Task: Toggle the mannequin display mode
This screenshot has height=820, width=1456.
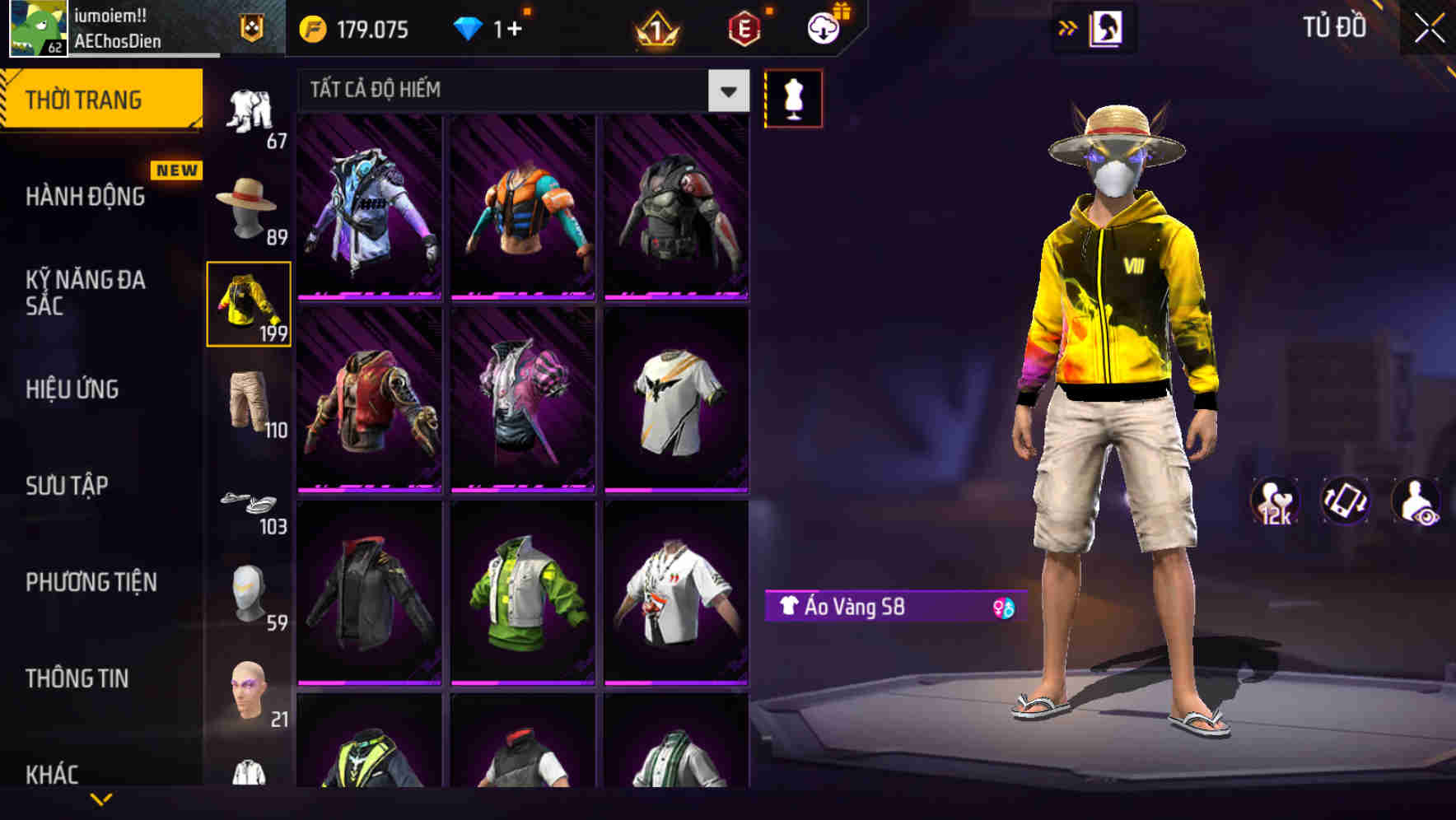Action: coord(794,97)
